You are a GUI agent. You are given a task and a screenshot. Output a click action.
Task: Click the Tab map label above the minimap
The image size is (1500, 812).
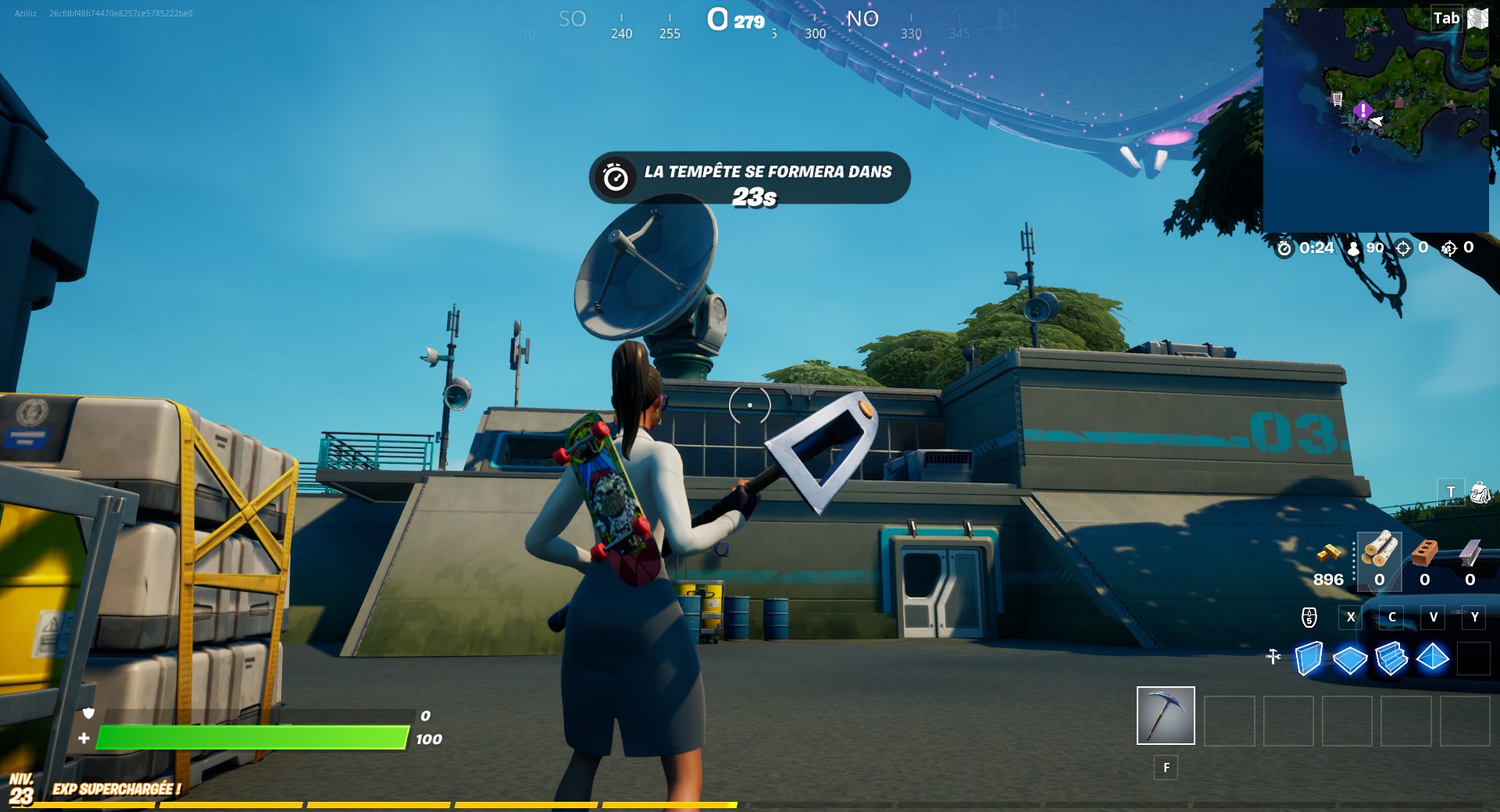1446,17
